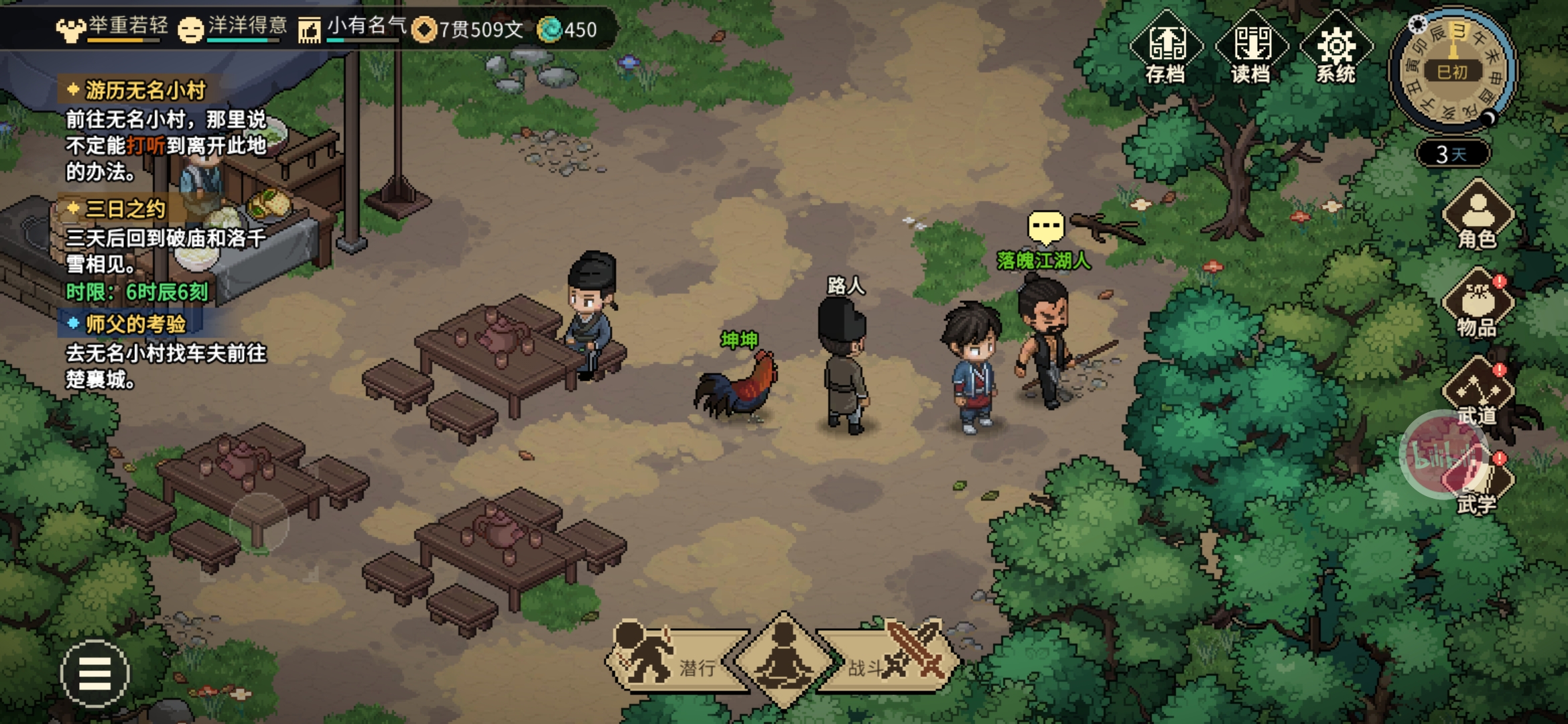Activate the meditation figure button
This screenshot has height=724, width=1568.
(x=784, y=659)
